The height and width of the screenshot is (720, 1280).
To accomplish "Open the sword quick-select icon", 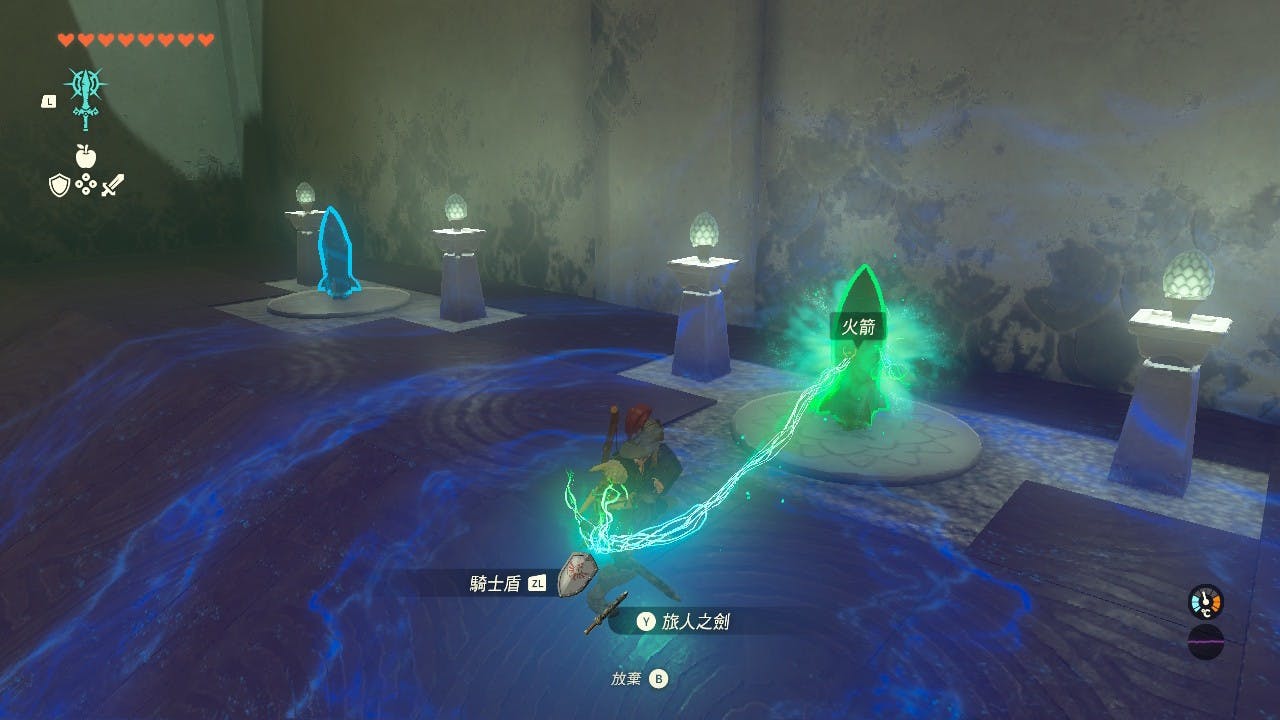I will (113, 185).
